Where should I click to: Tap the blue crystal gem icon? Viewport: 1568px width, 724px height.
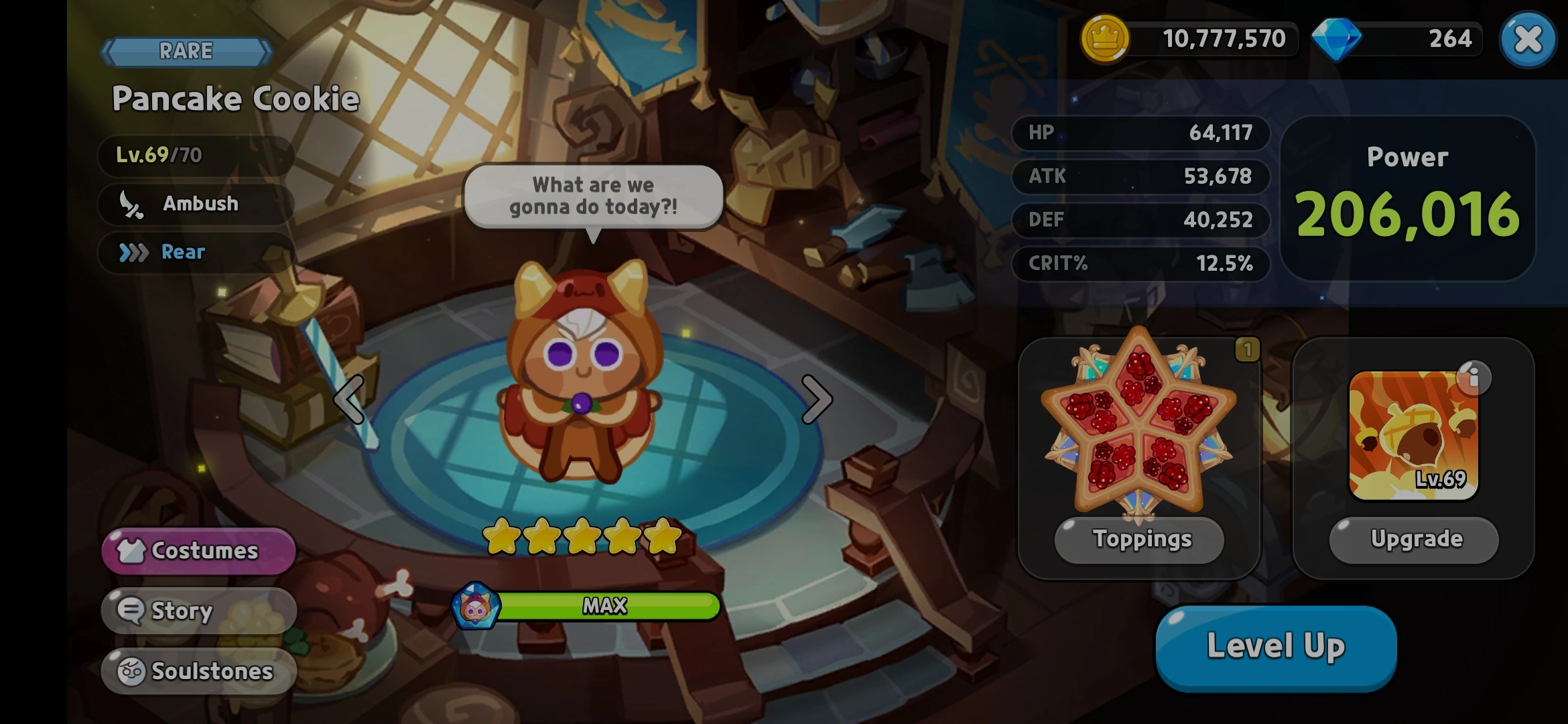click(x=1335, y=39)
